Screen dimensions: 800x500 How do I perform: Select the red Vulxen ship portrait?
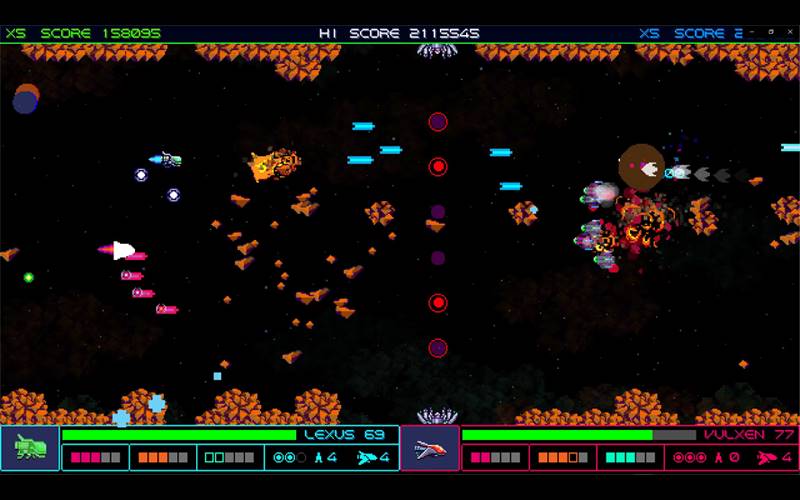pos(430,448)
